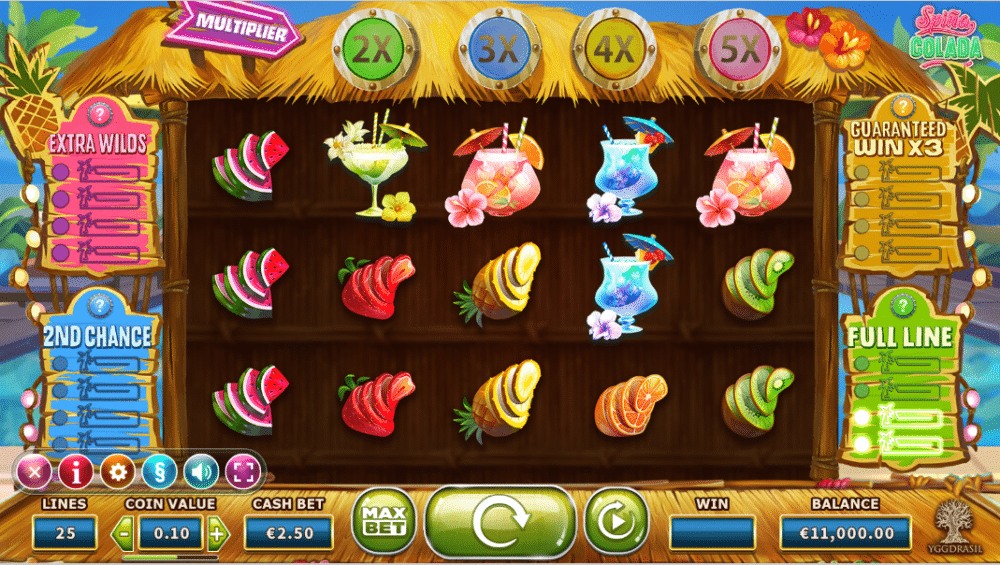
Task: Show help for Extra Wilds feature
Action: 98,114
